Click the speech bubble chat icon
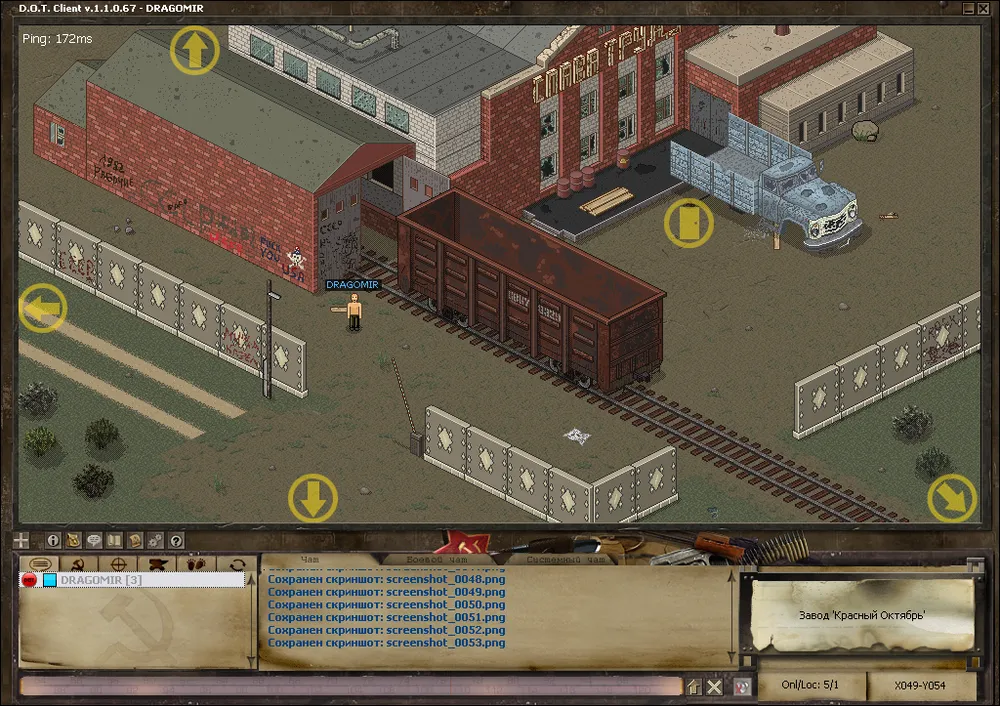This screenshot has width=1000, height=706. 94,540
